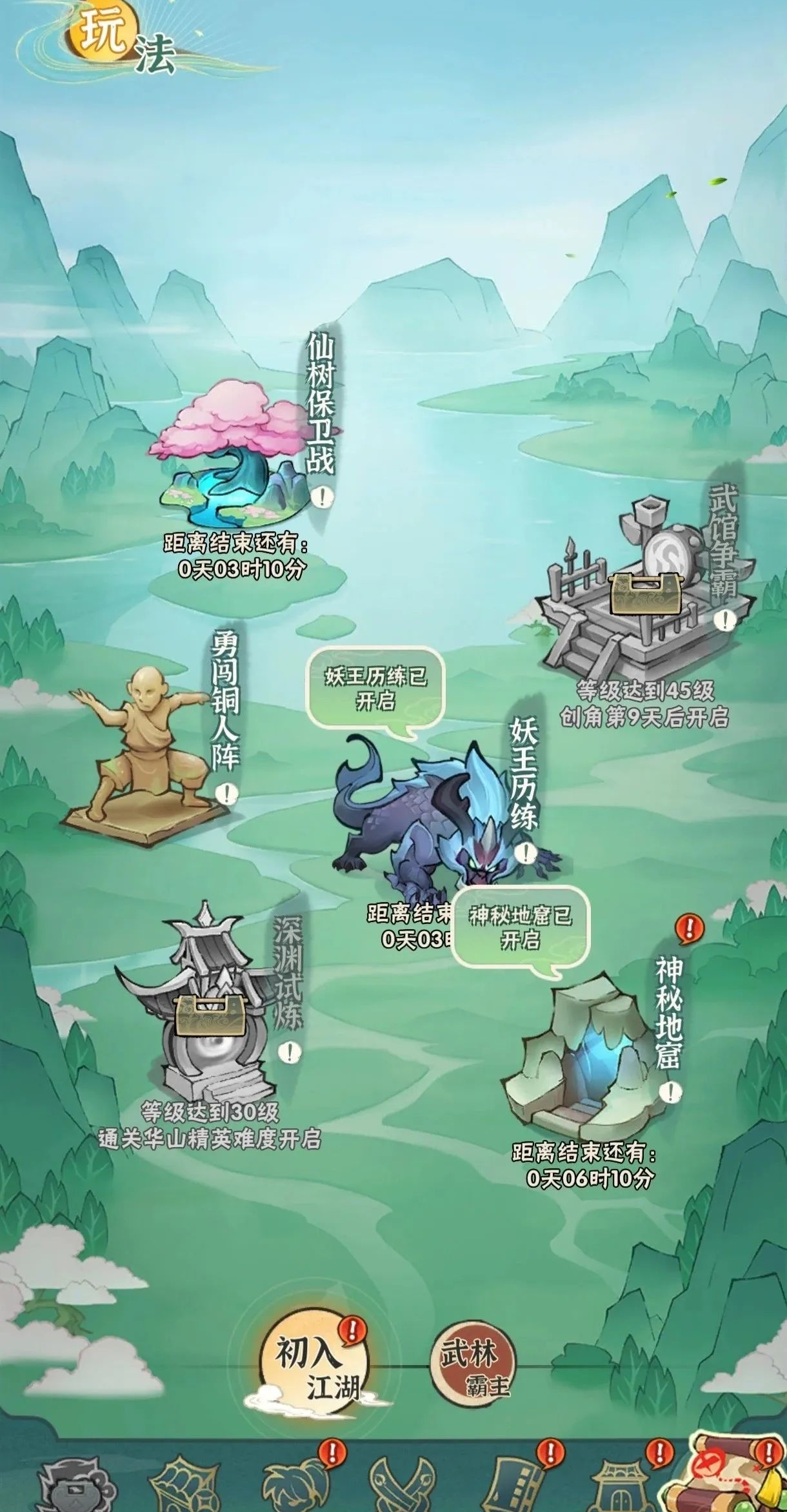Screen dimensions: 787x1512
Task: Show info for 神秘地窟 via white exclamation icon
Action: (x=672, y=1092)
